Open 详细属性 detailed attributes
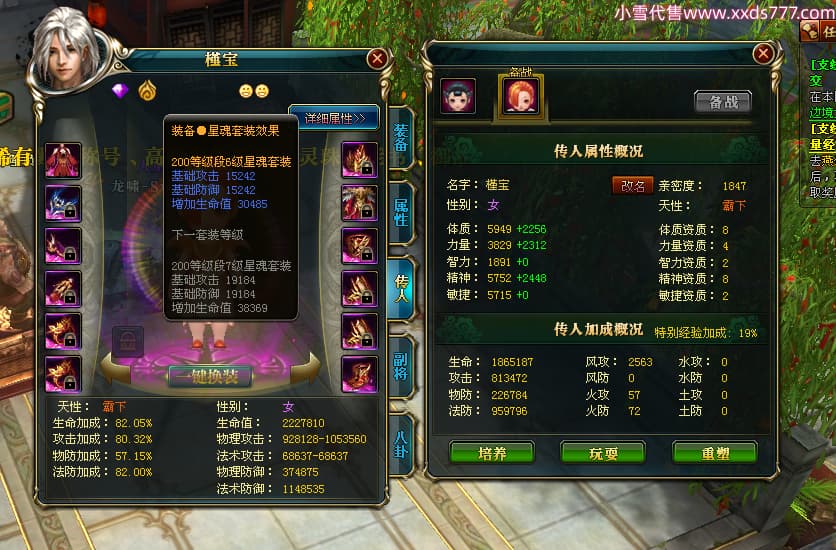 [x=334, y=118]
